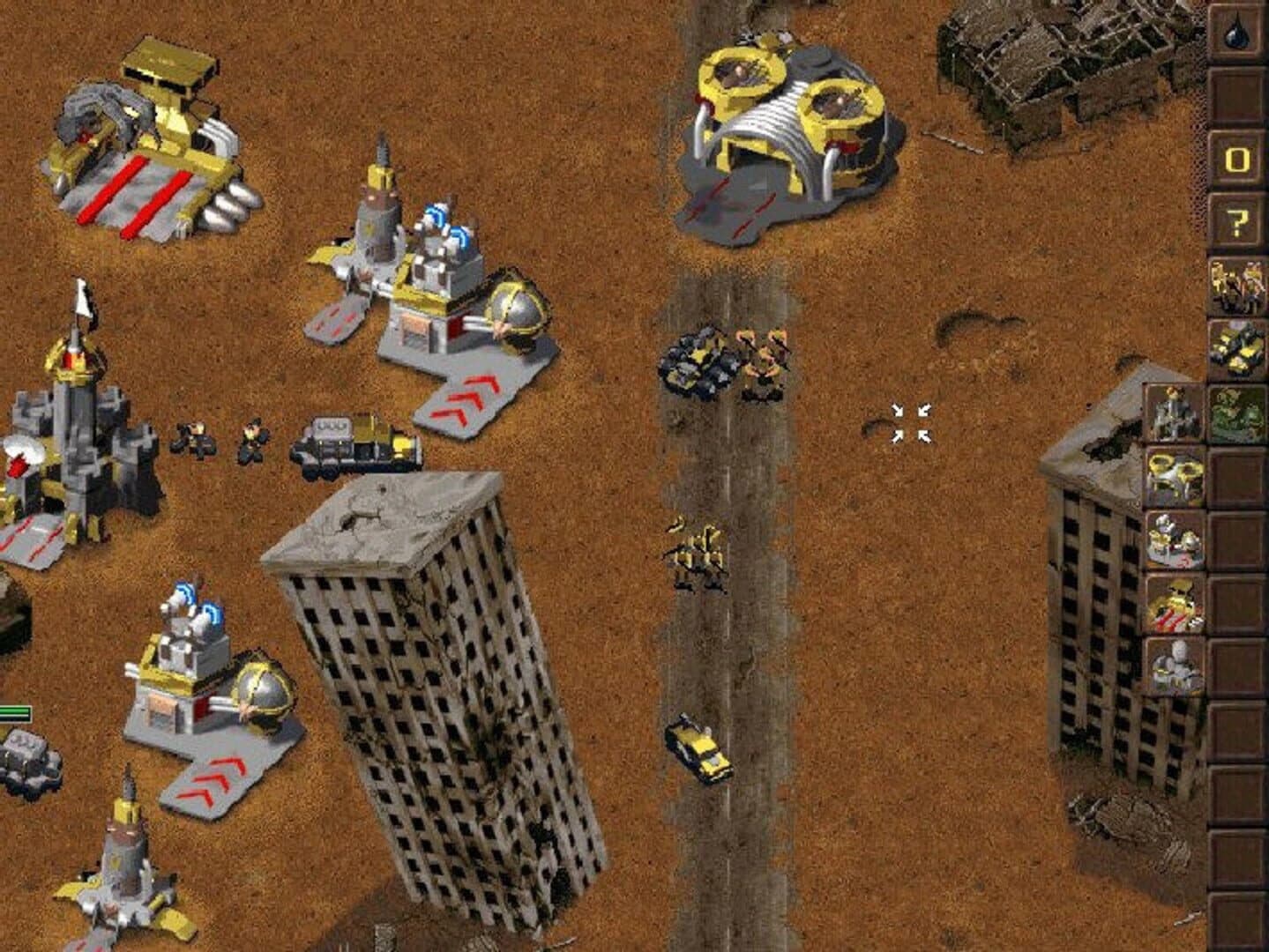Click the empty sidebar slot below the drop icon
Screen dimensions: 1269x952
1238,93
